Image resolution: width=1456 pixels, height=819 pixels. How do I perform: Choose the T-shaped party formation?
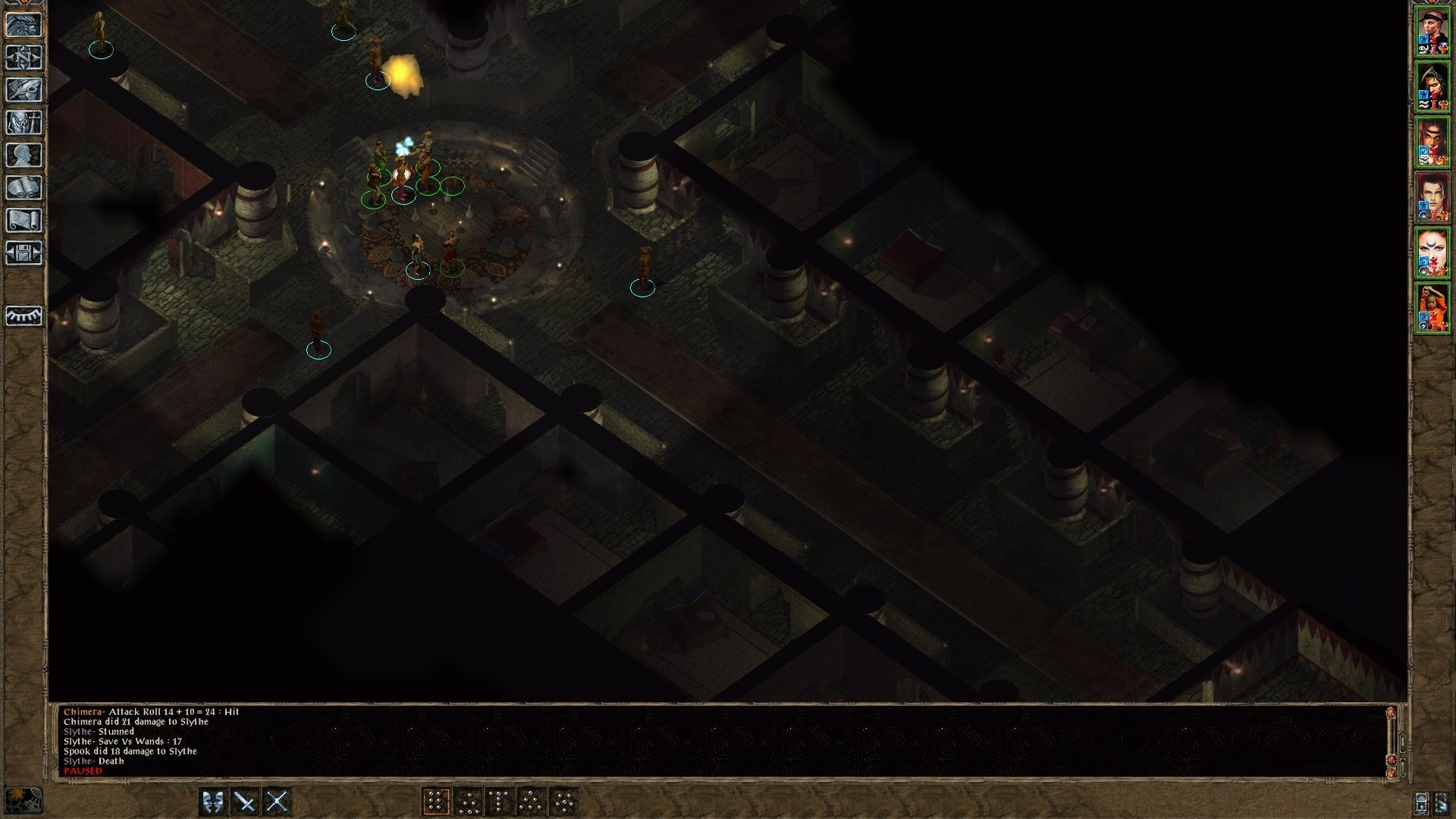[499, 802]
